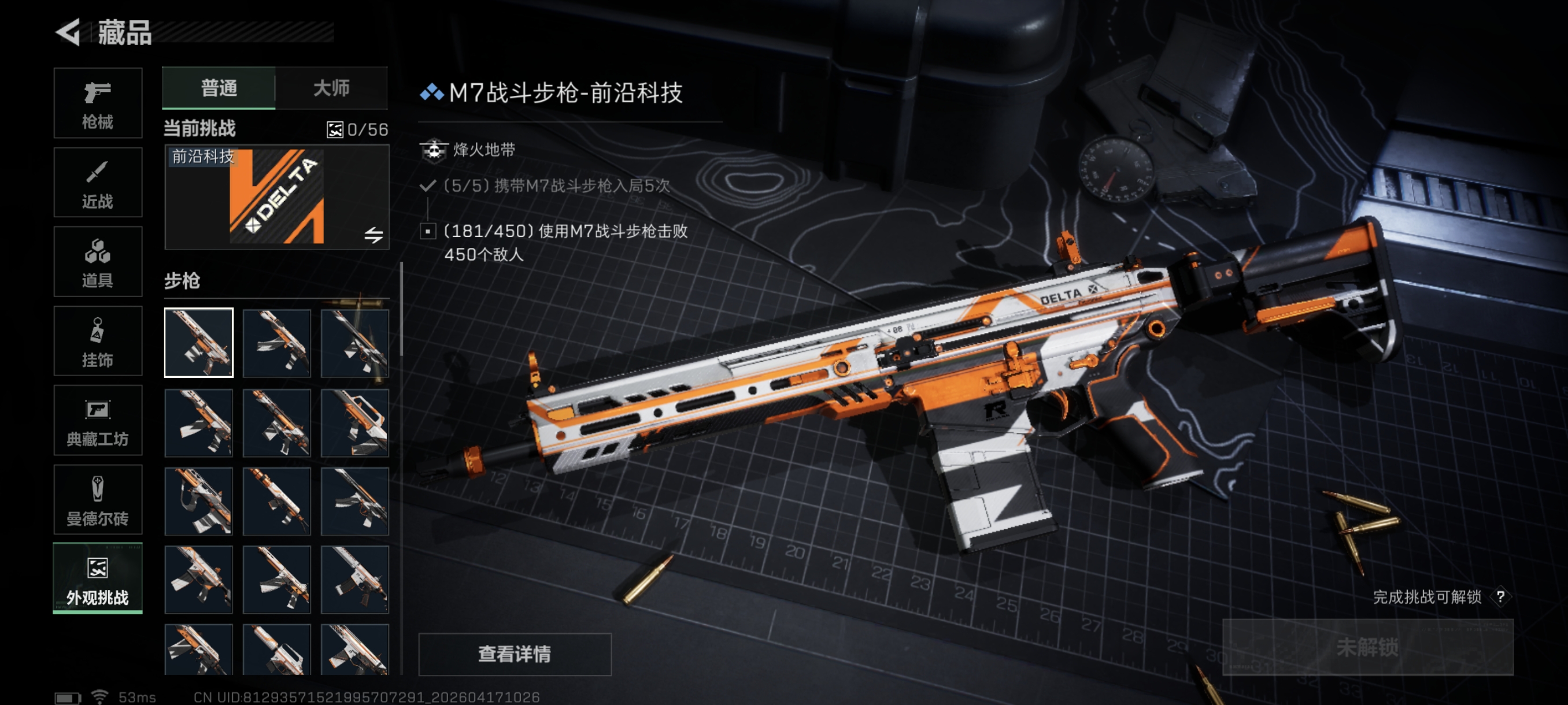Select the 外观挑战 appearance challenge tab
Image resolution: width=1568 pixels, height=705 pixels.
coord(97,579)
